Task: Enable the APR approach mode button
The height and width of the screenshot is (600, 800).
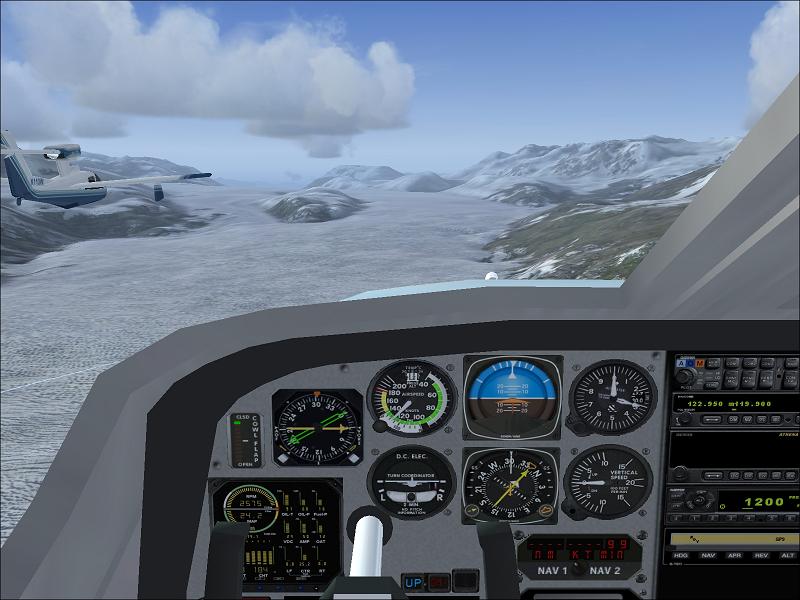Action: point(735,554)
